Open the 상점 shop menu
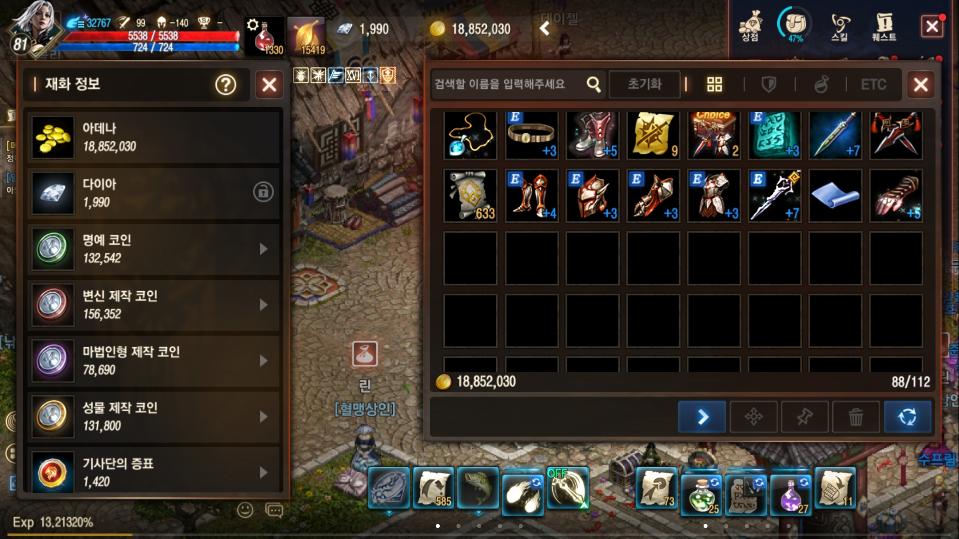The width and height of the screenshot is (959, 539). coord(750,25)
